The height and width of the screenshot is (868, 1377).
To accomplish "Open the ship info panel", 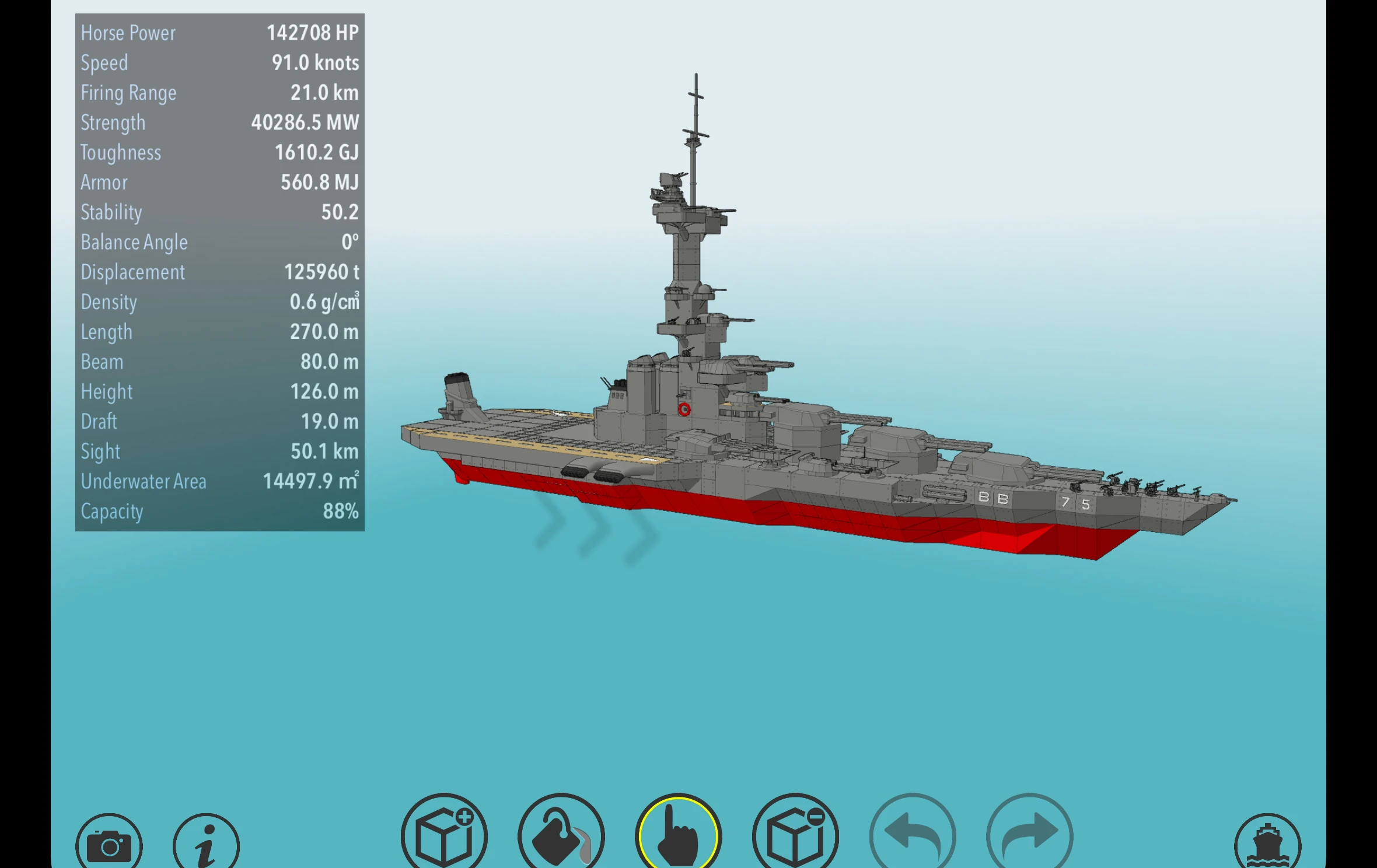I will pos(205,840).
